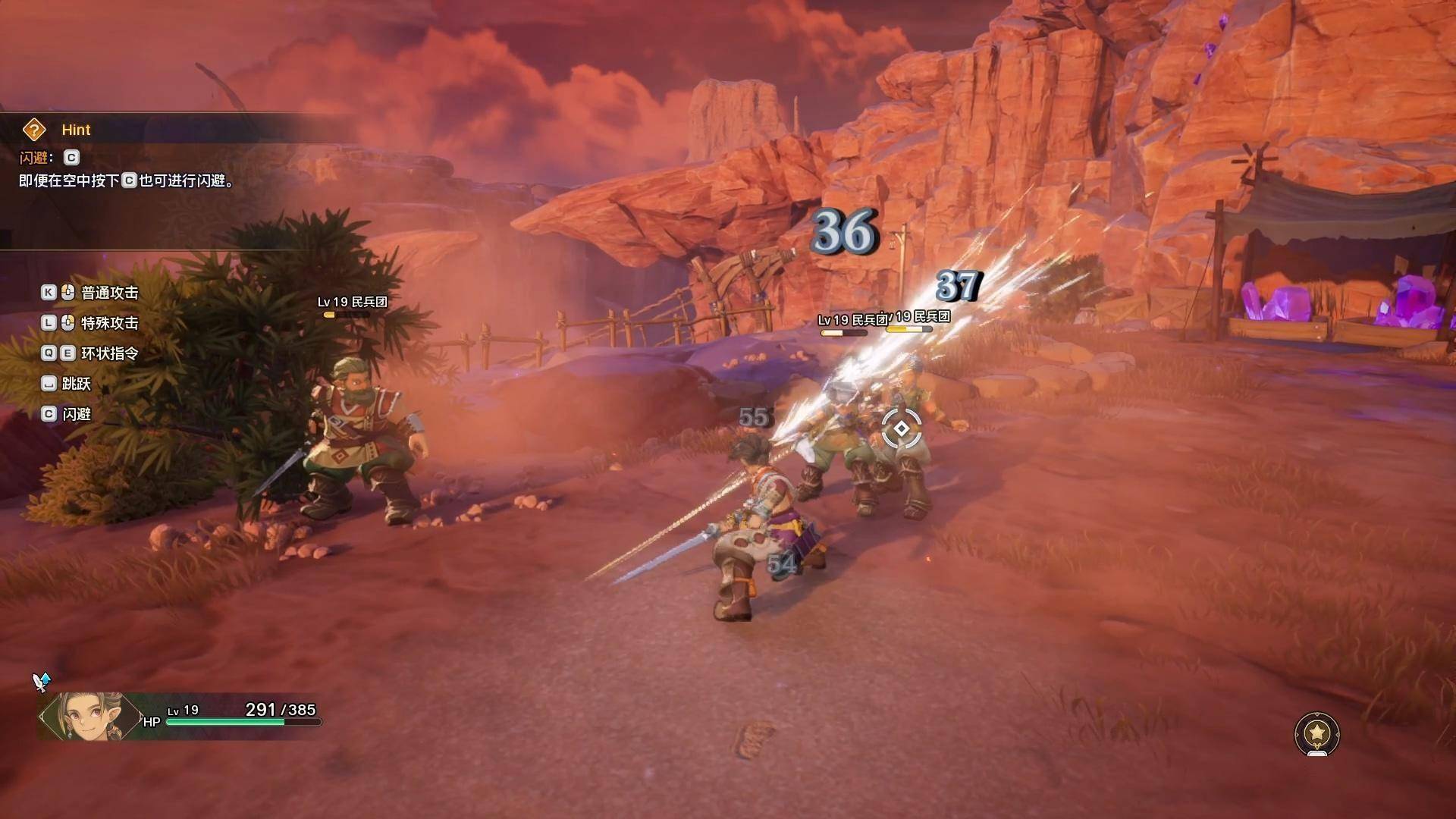Open the Hint question mark icon
The width and height of the screenshot is (1456, 819).
tap(34, 130)
